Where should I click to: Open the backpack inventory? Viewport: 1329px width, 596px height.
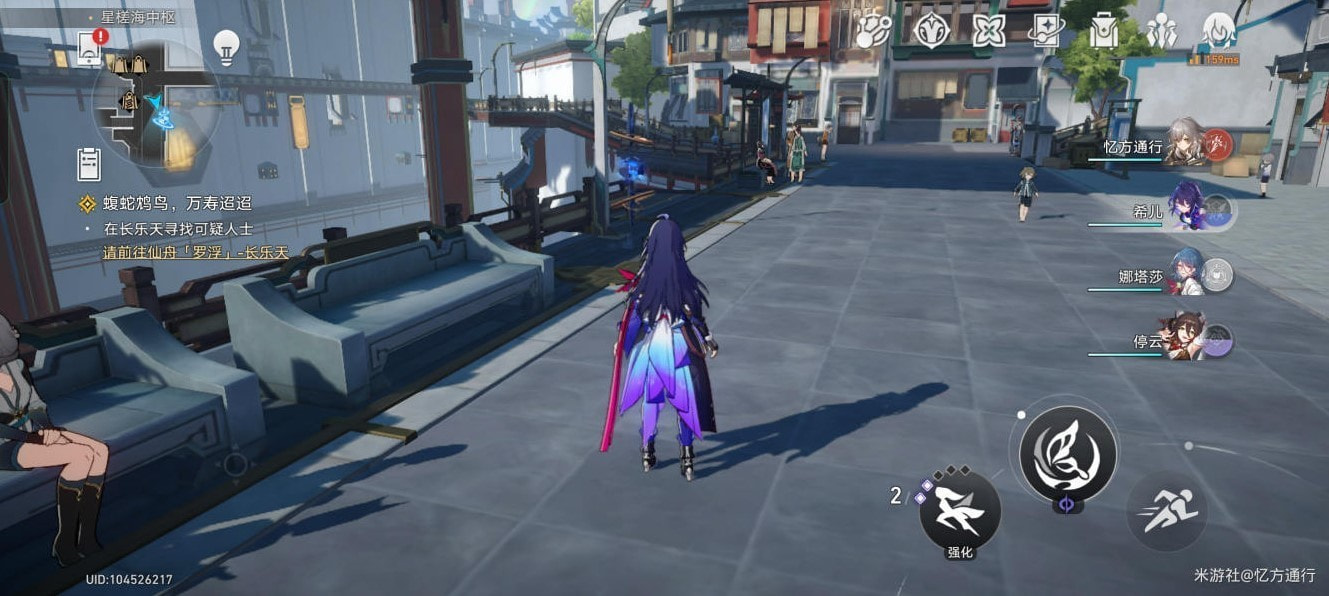click(x=1104, y=30)
